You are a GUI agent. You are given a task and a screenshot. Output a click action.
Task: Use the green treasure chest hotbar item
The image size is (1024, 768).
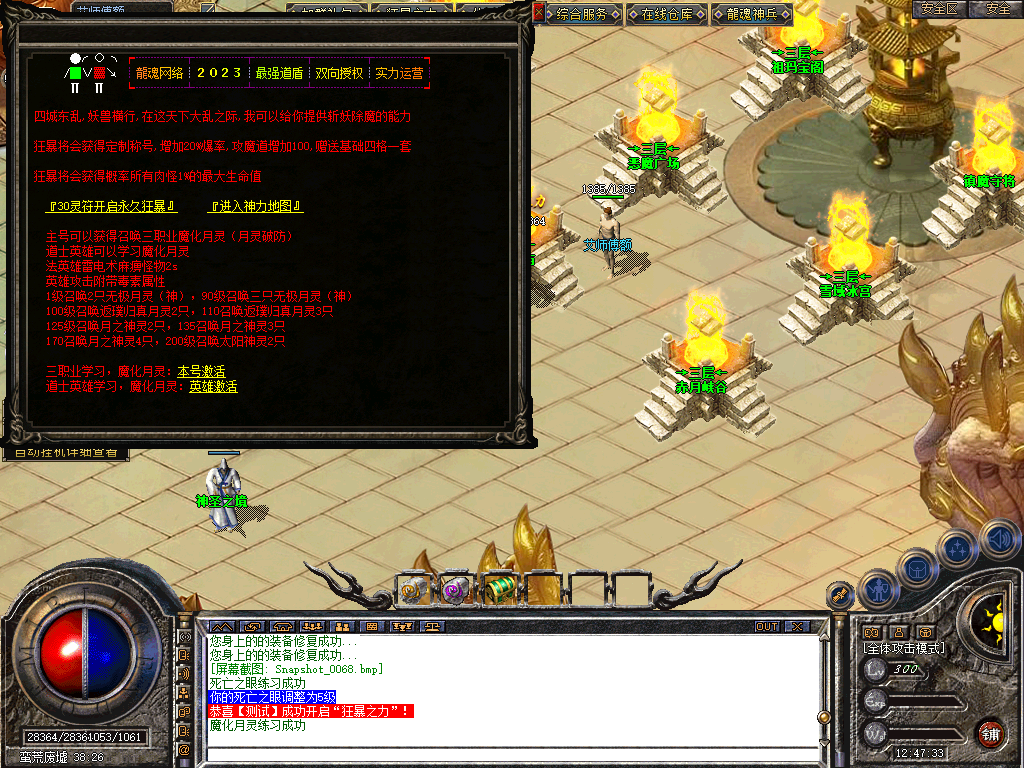click(499, 591)
